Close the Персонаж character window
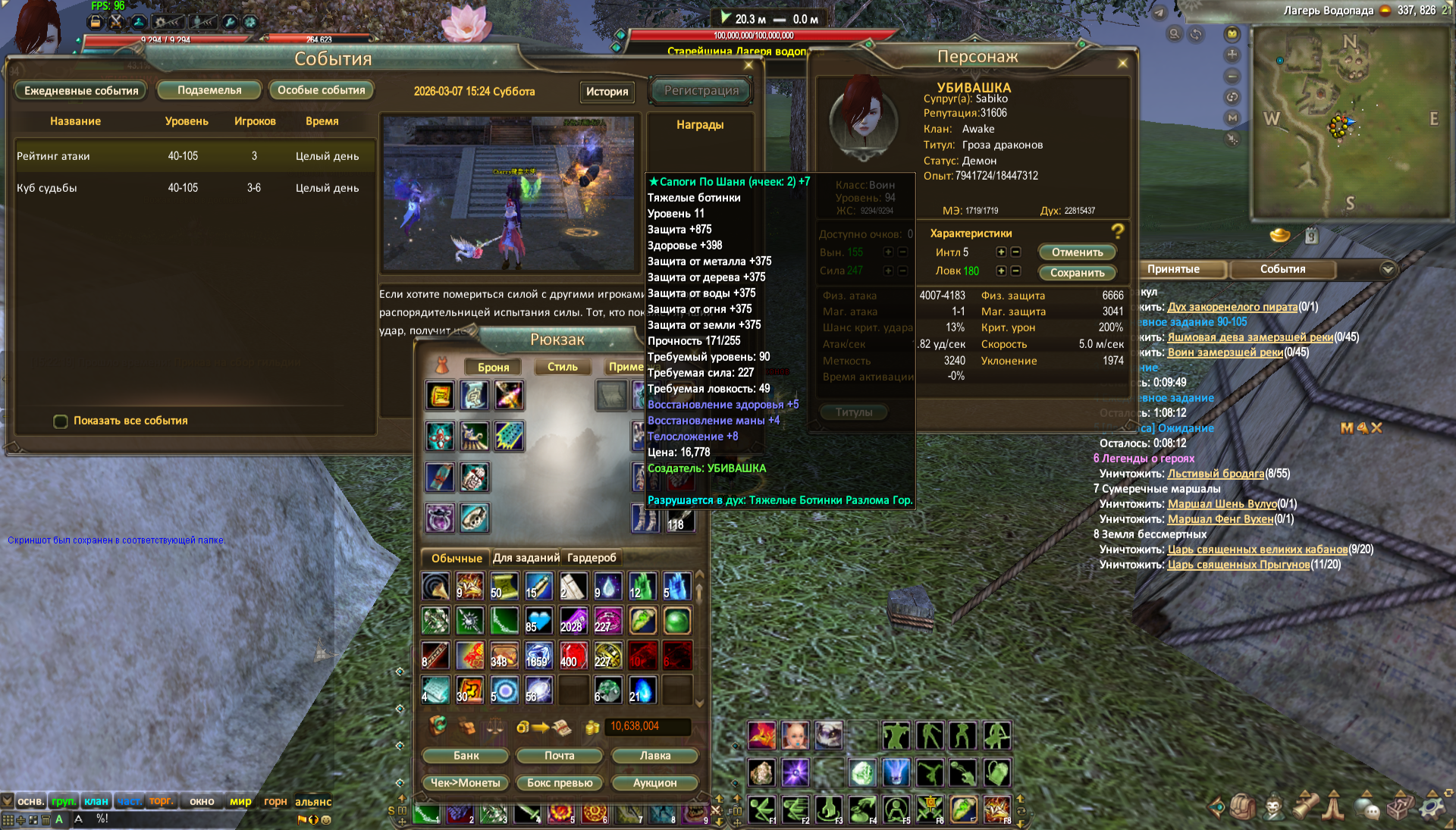 (x=1122, y=63)
